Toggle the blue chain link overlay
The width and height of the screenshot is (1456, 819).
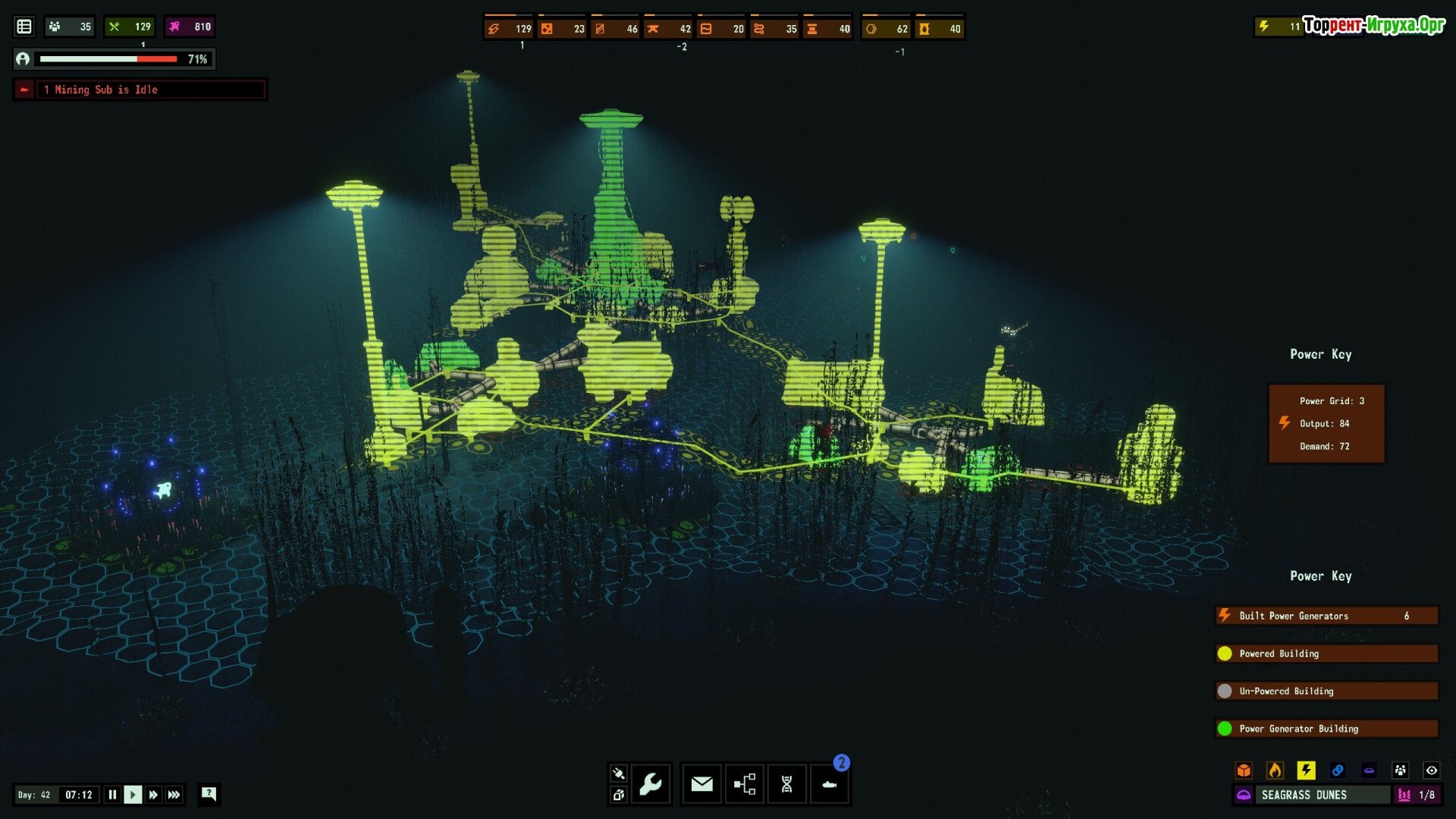click(x=1338, y=770)
